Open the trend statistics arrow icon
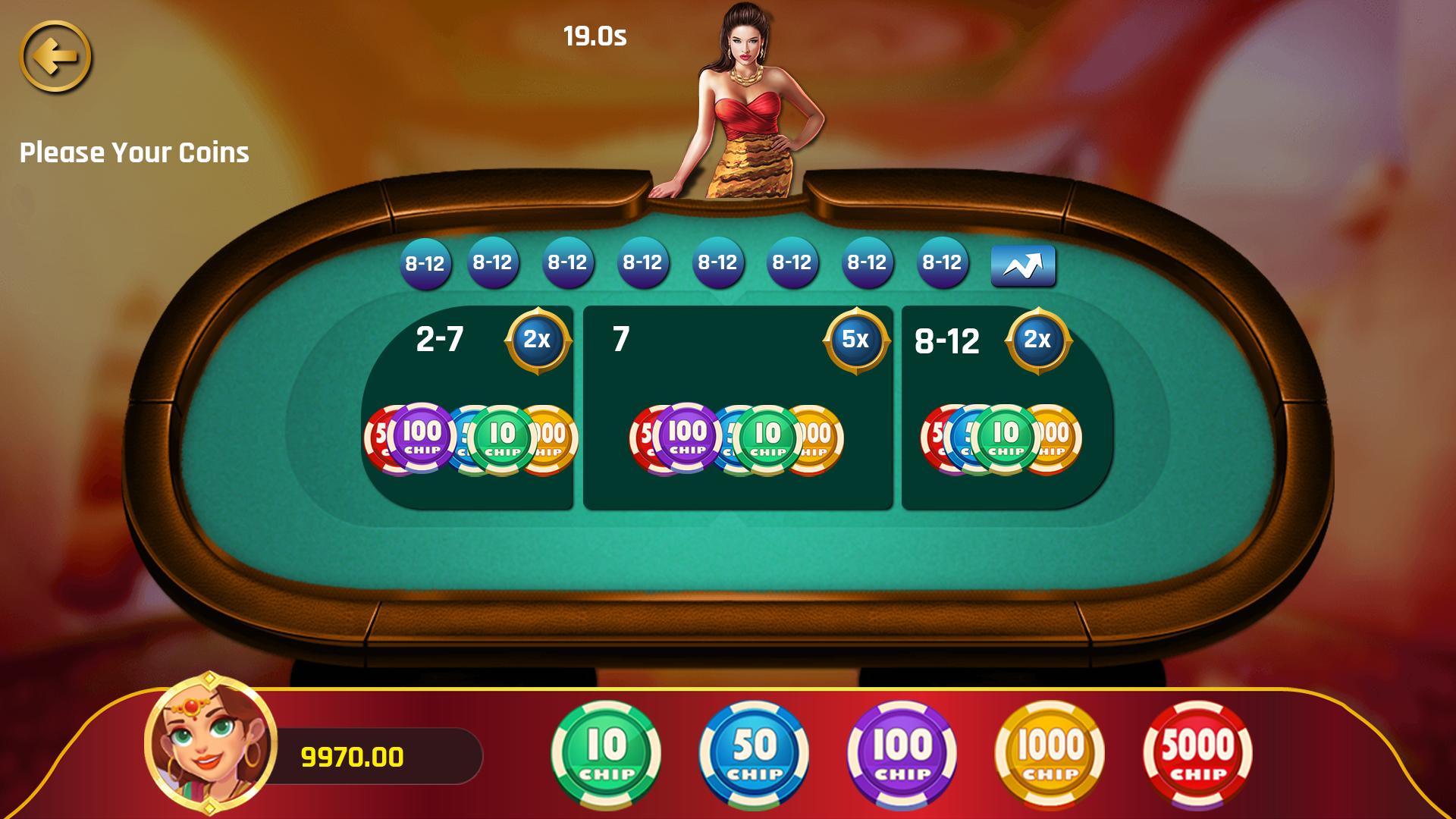Screen dimensions: 1456x819 point(1022,264)
